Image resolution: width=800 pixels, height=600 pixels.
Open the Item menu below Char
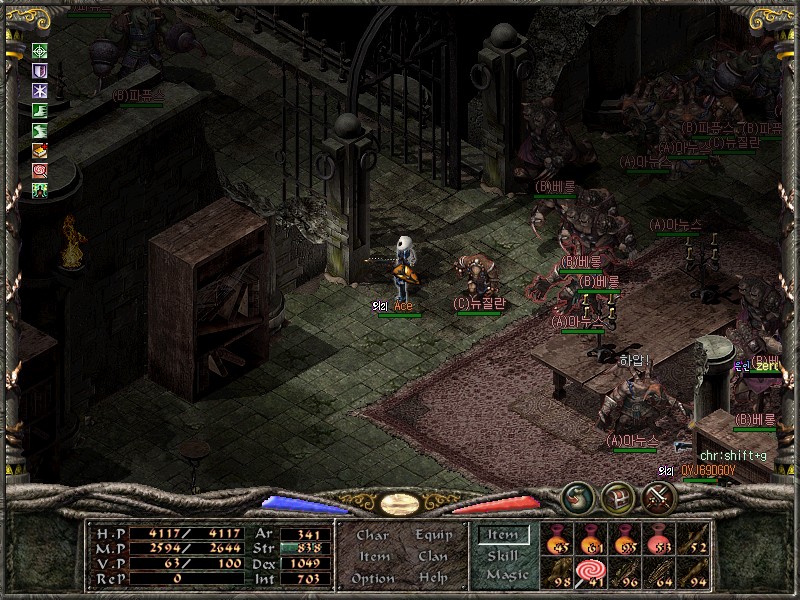pyautogui.click(x=373, y=556)
